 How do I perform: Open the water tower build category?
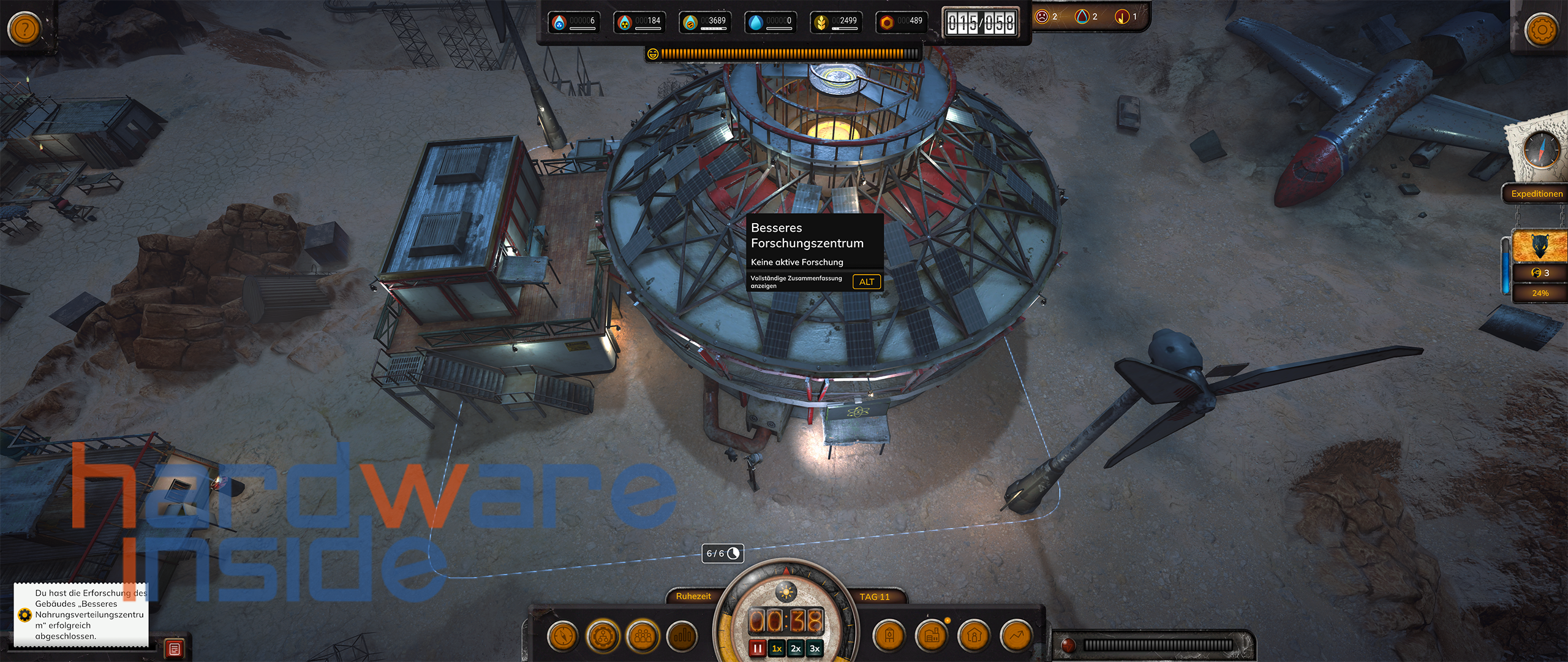click(889, 636)
